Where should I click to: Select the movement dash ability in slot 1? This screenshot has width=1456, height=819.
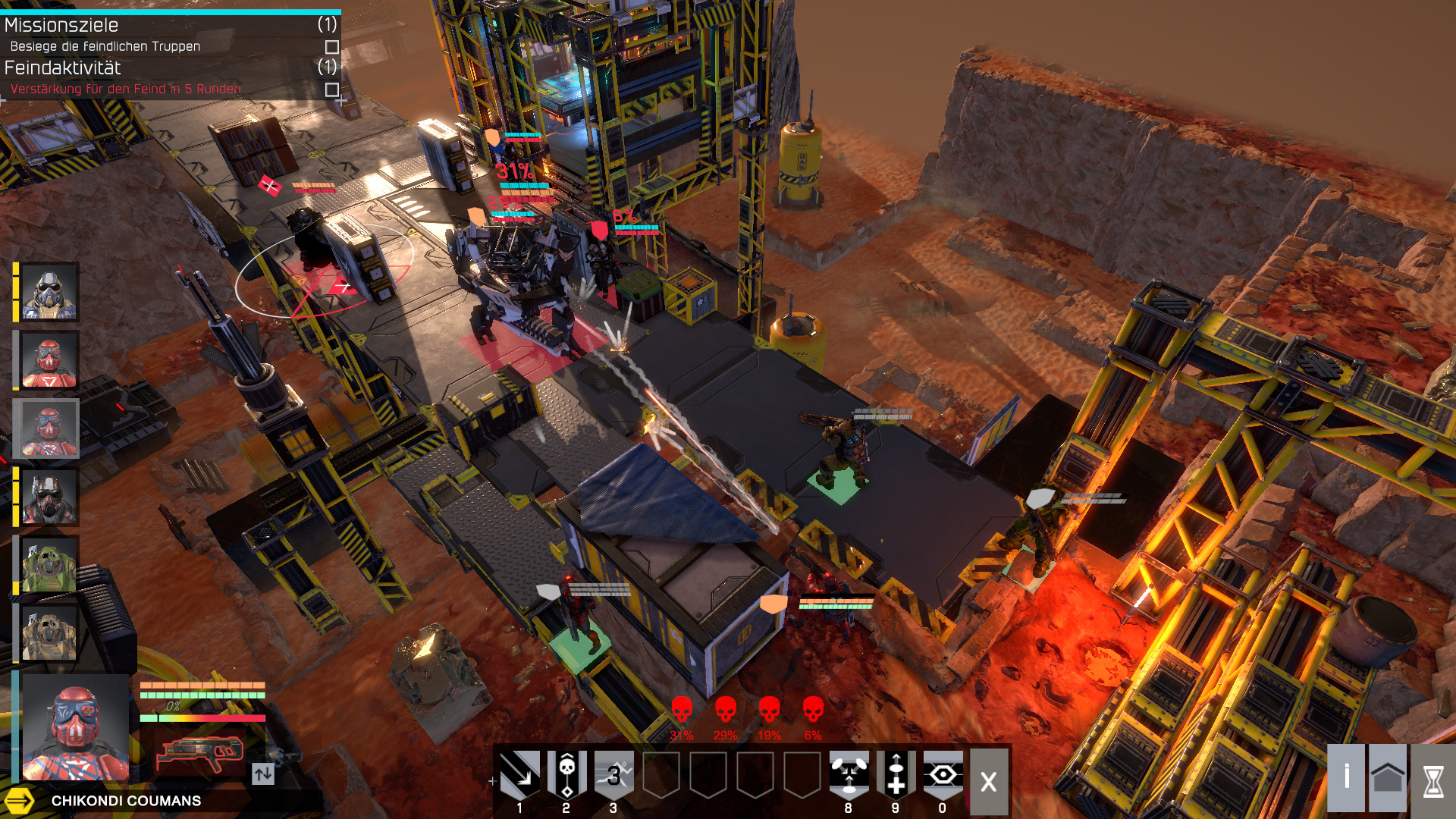click(x=522, y=771)
